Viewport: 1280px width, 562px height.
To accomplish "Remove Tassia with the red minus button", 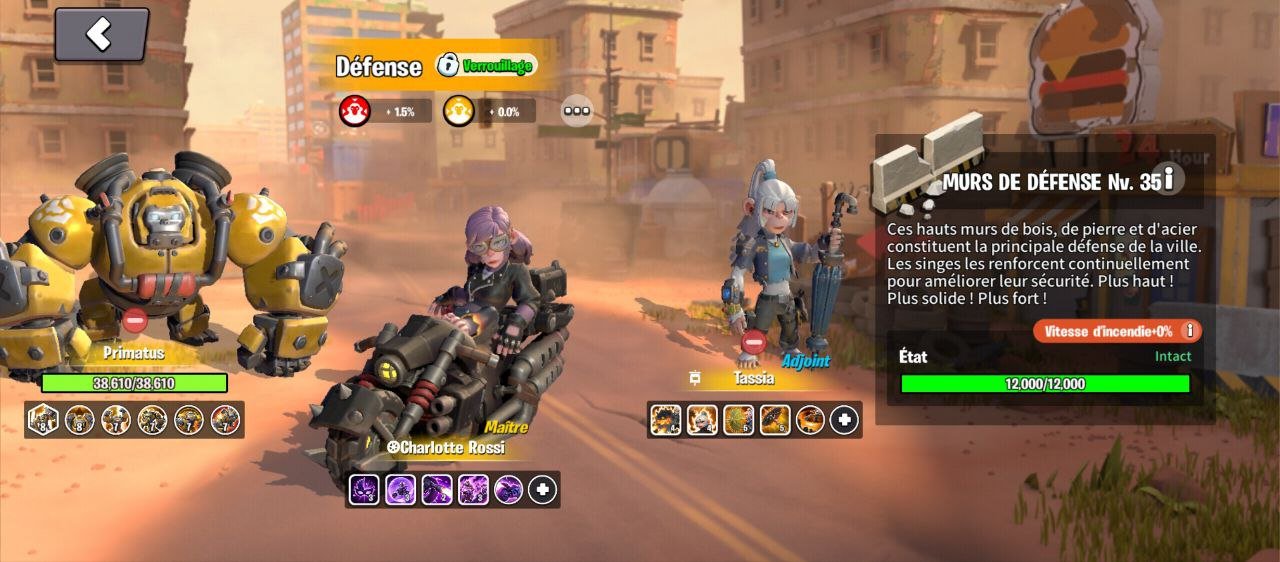I will tap(755, 343).
